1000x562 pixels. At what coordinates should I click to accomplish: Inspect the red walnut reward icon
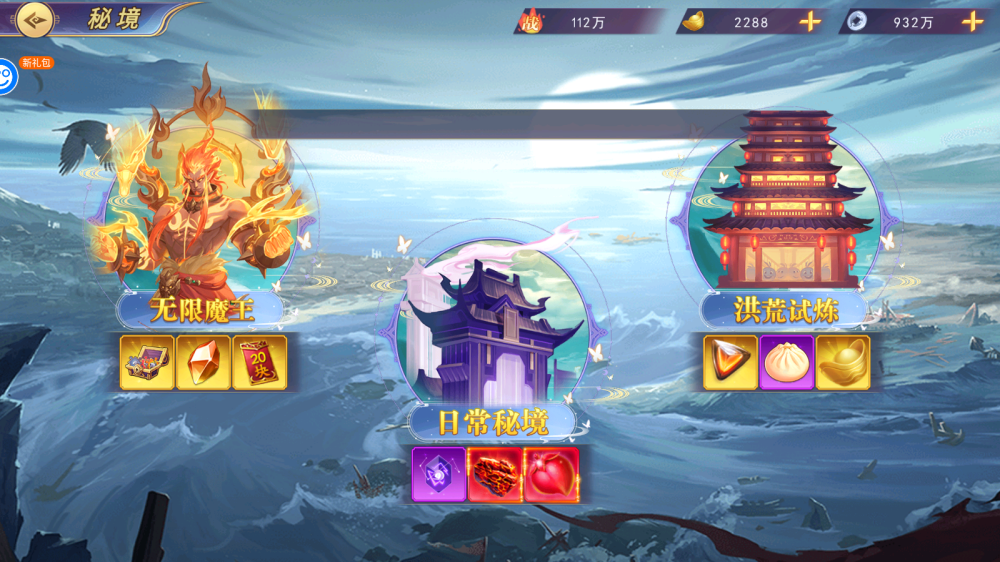tap(495, 474)
